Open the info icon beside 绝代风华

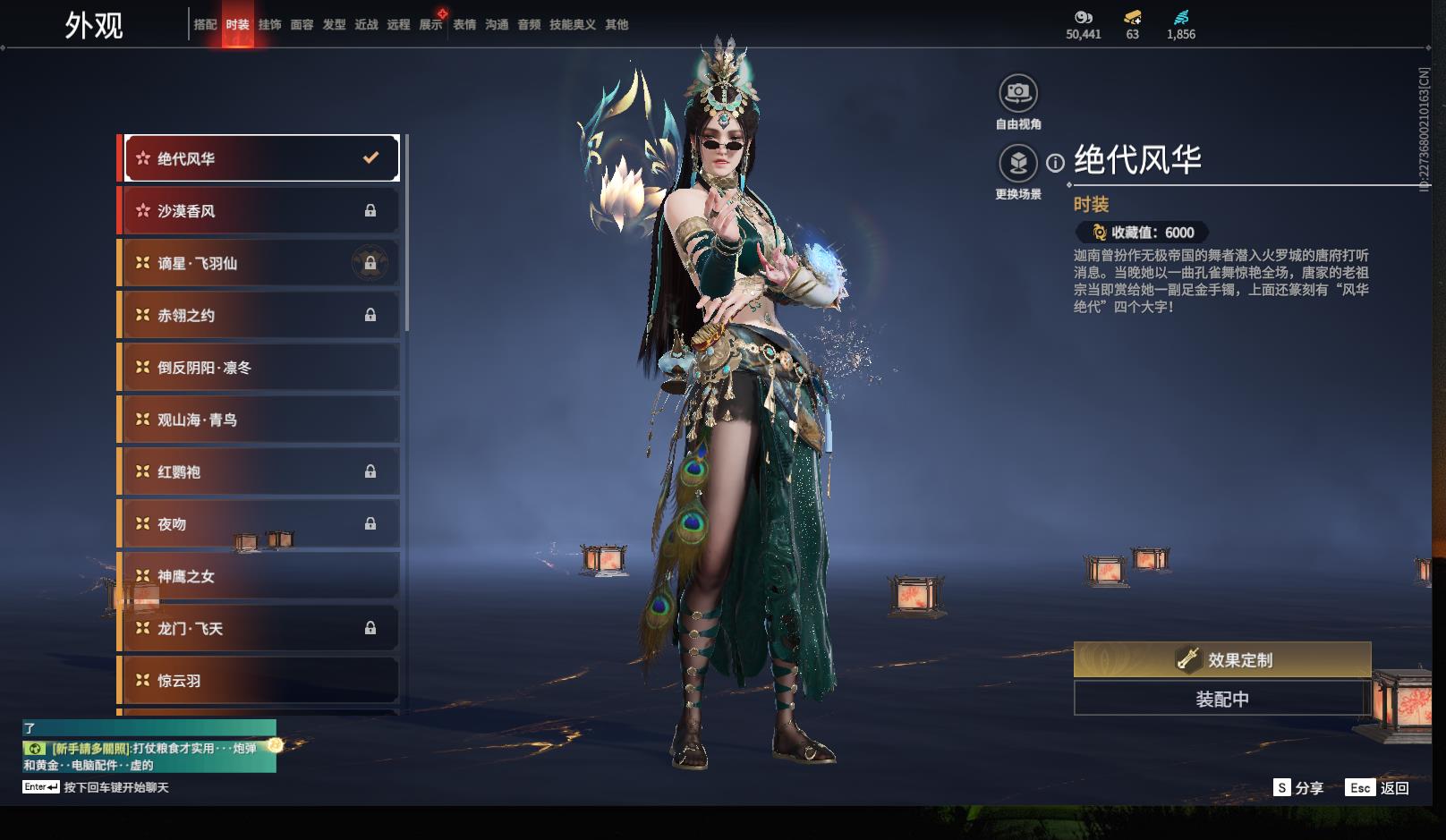click(x=1056, y=163)
